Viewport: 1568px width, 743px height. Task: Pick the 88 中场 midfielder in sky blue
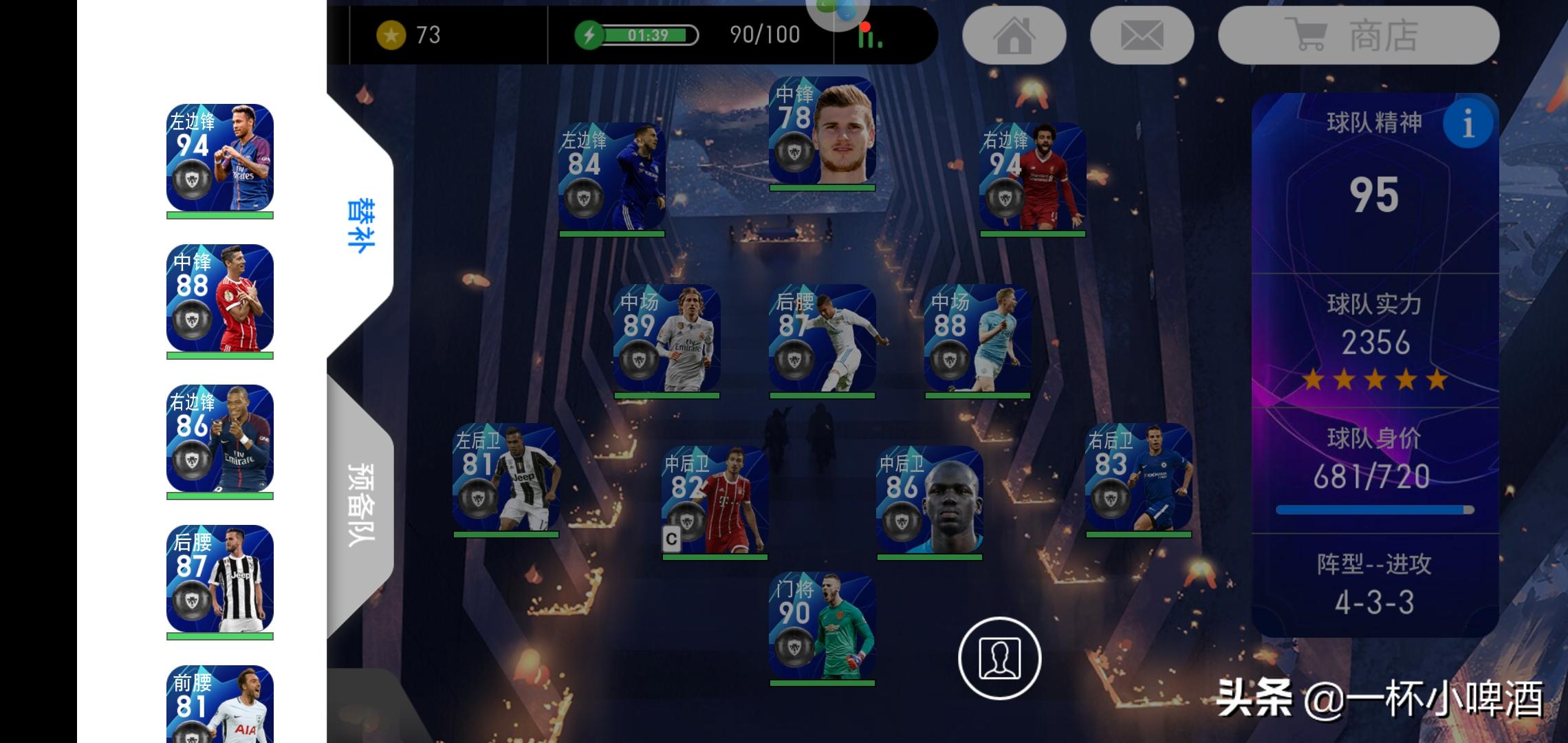point(977,338)
